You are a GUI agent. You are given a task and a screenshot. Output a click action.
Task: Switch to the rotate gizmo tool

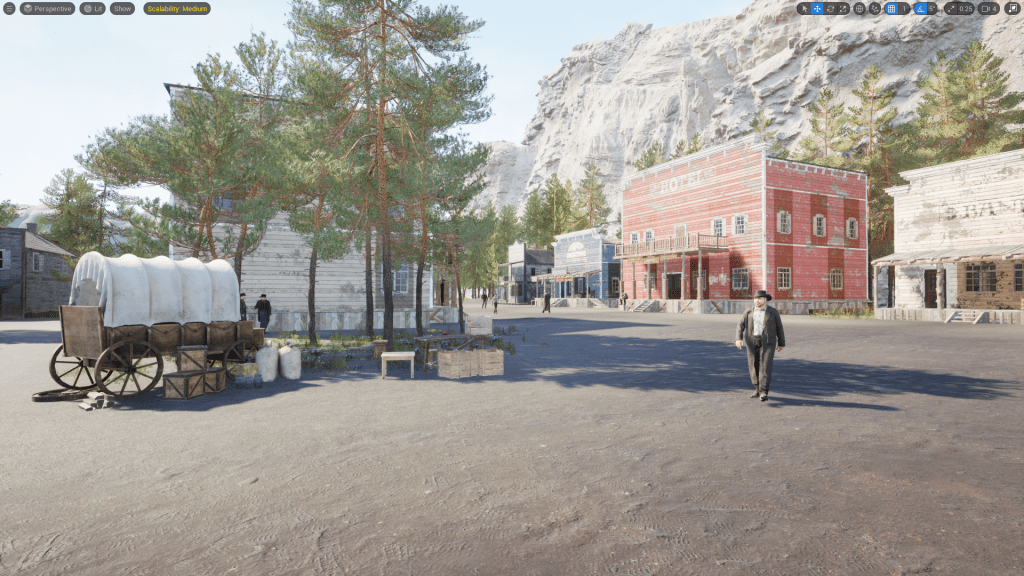(830, 8)
